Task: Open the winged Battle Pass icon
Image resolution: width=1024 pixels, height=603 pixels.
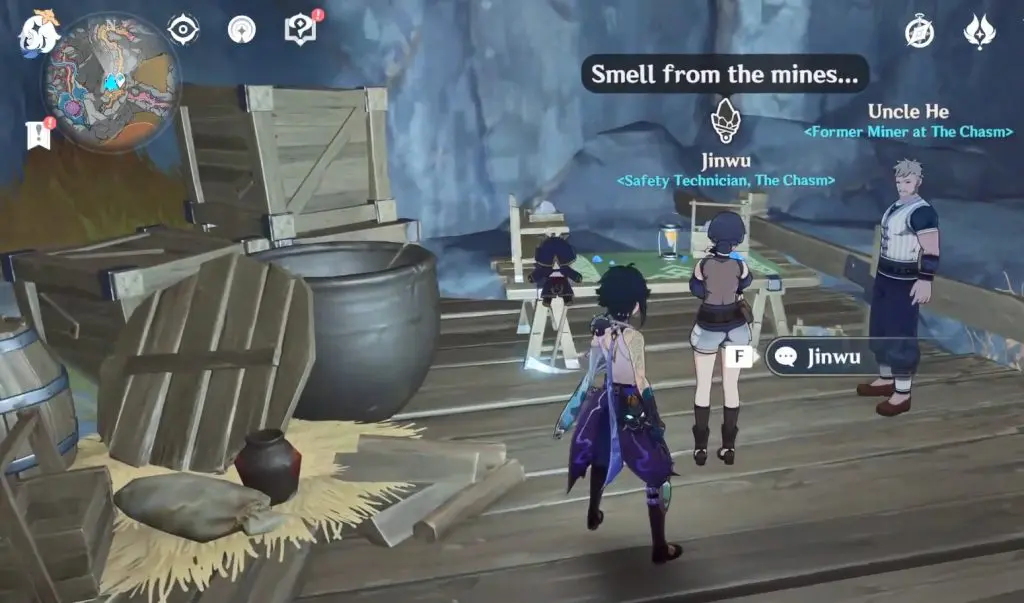Action: point(979,31)
